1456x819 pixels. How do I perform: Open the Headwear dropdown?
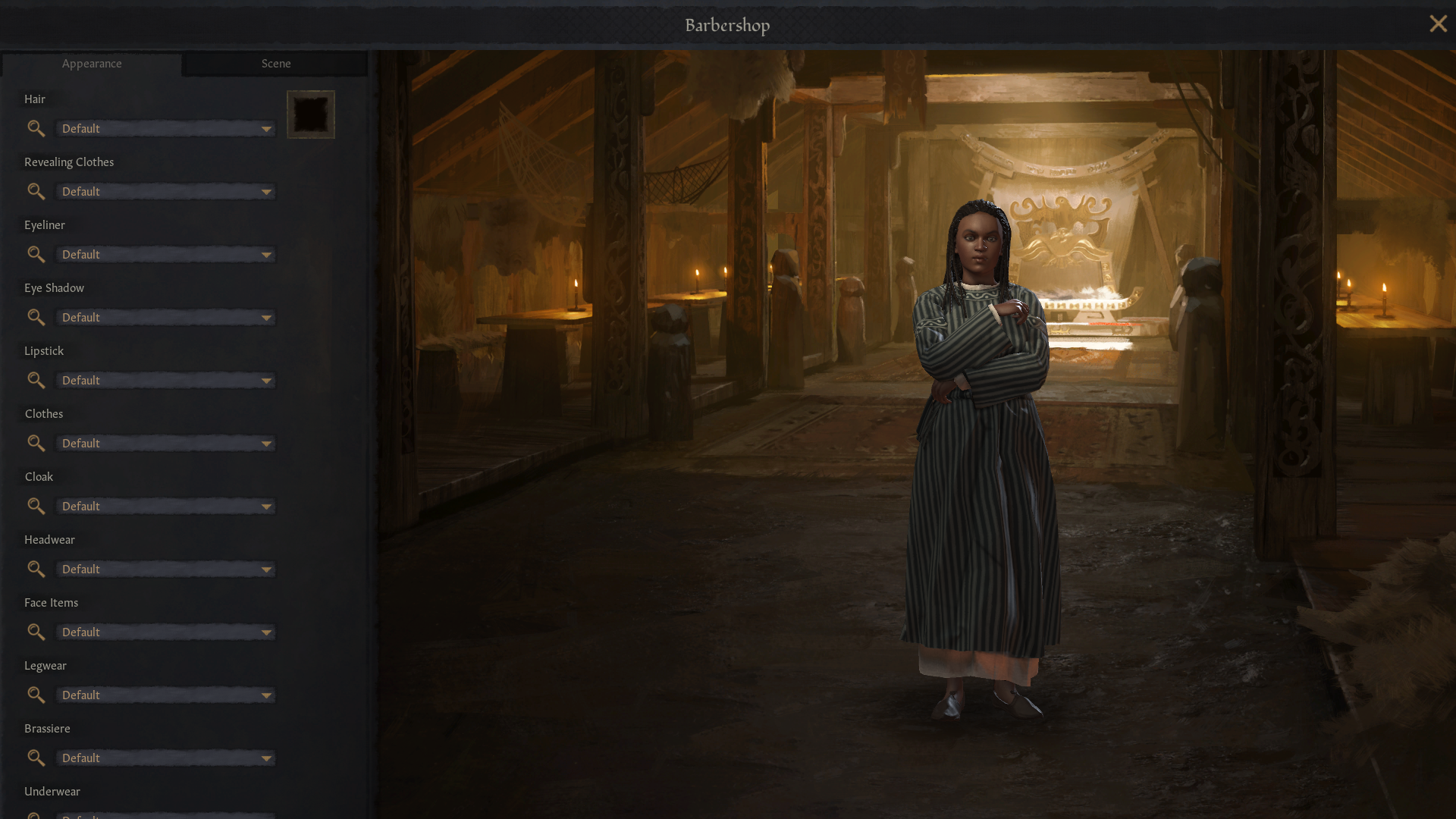click(165, 569)
